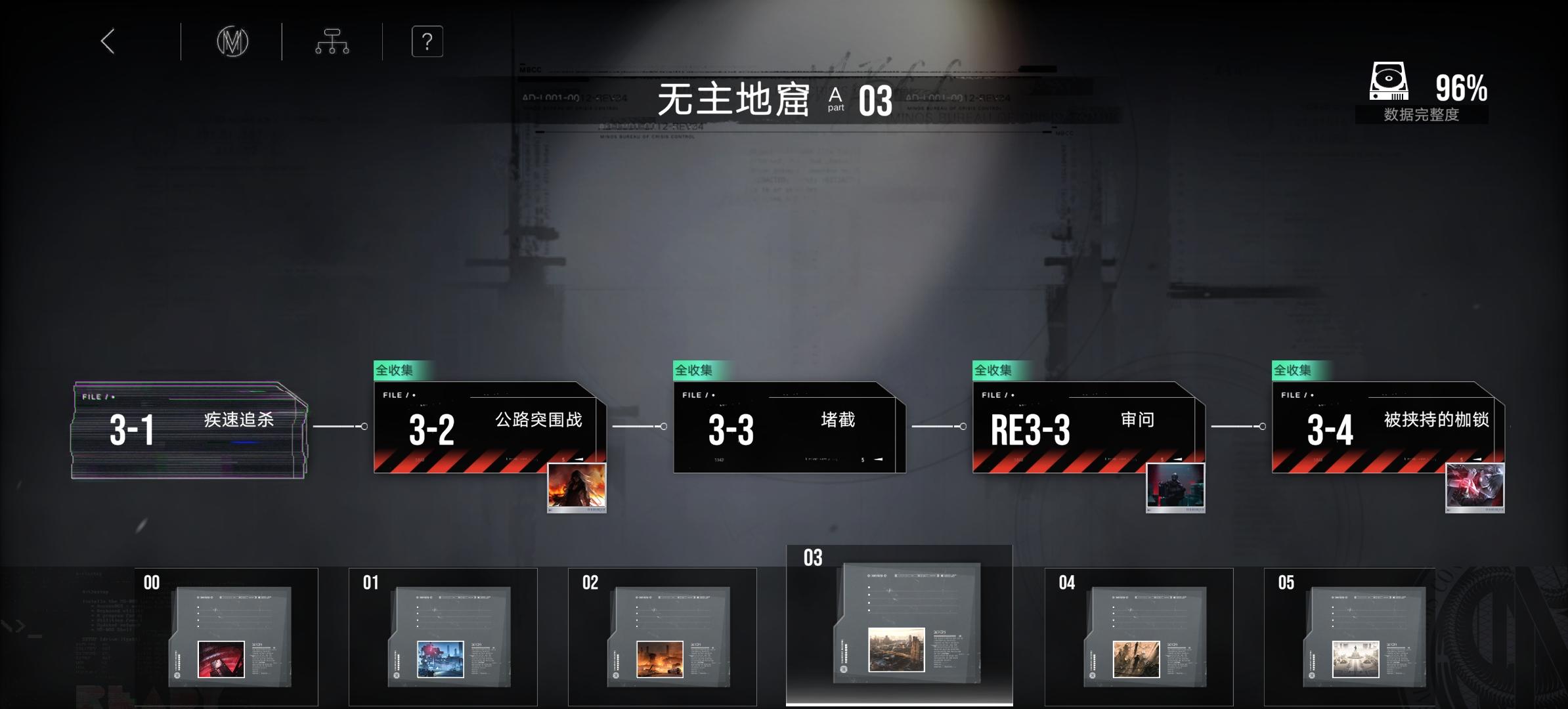Open the M emblem menu
1568x709 pixels.
click(231, 41)
